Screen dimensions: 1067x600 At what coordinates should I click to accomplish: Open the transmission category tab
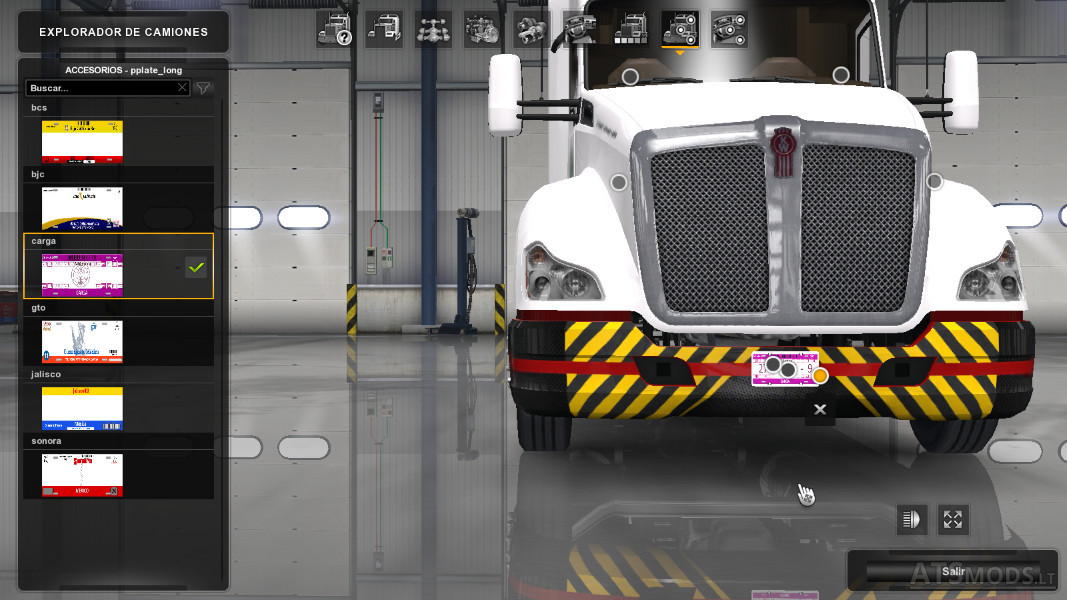click(531, 30)
